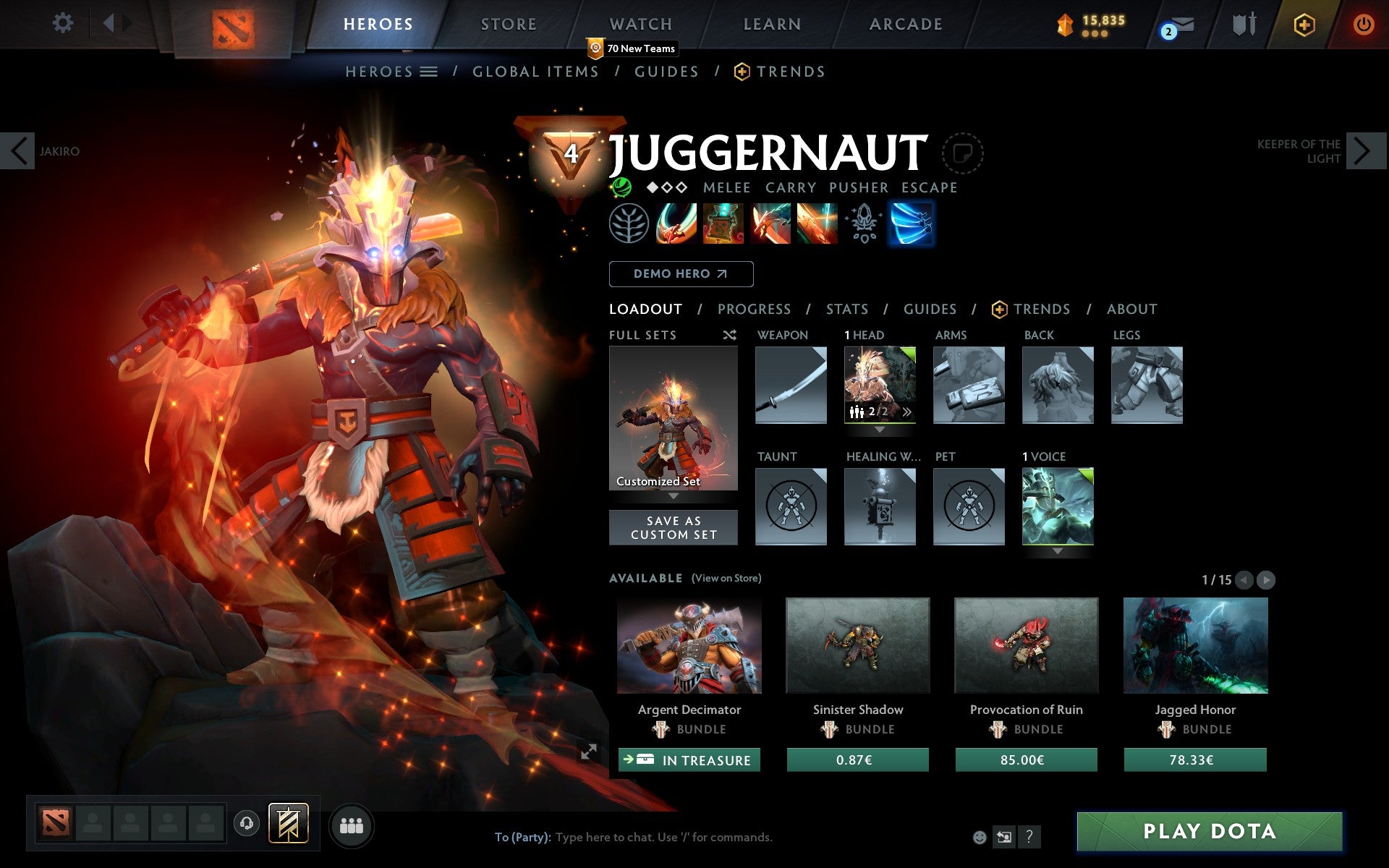Switch to the Progress tab
1389x868 pixels.
coord(754,309)
